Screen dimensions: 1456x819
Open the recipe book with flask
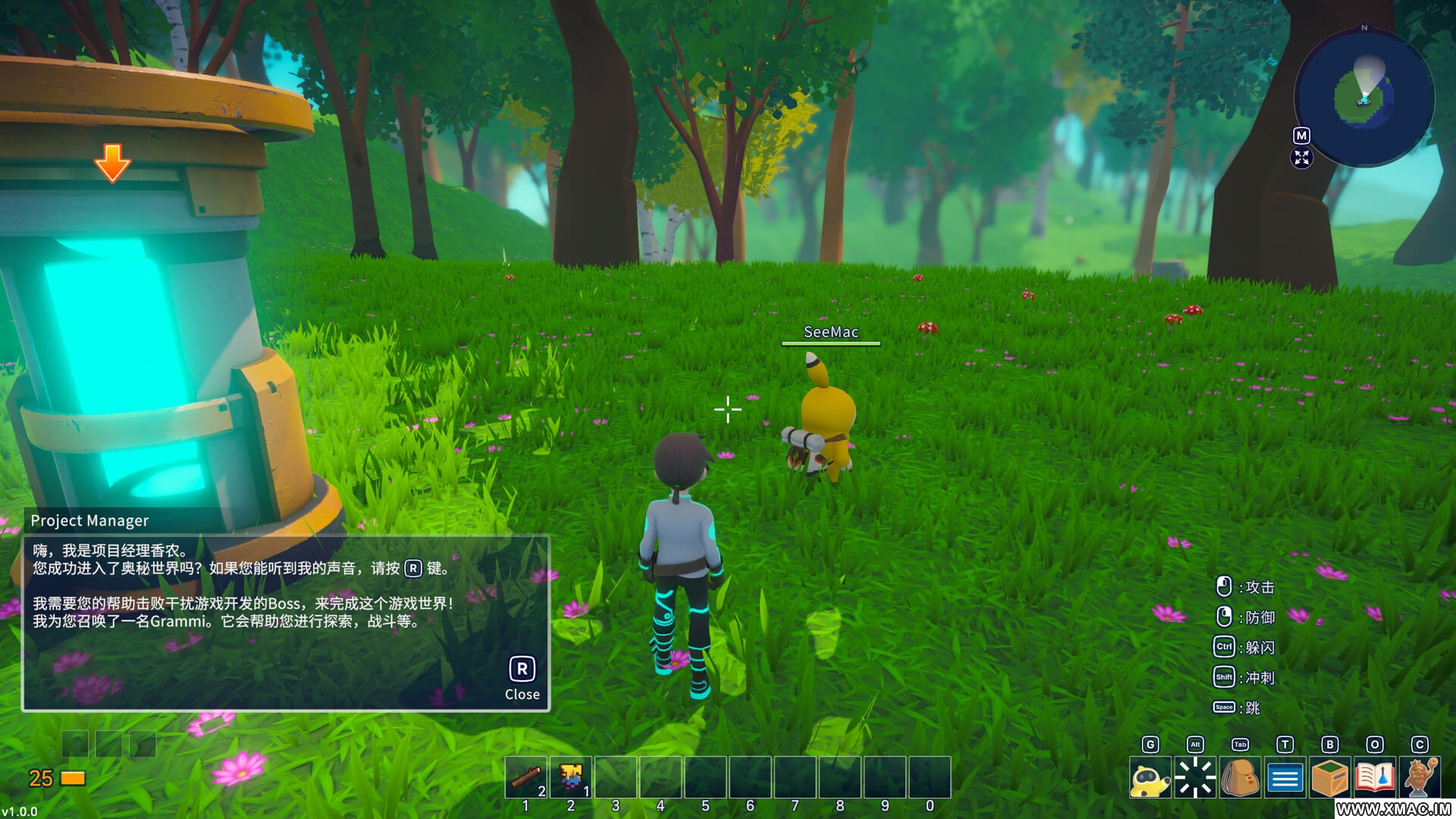(x=1374, y=778)
